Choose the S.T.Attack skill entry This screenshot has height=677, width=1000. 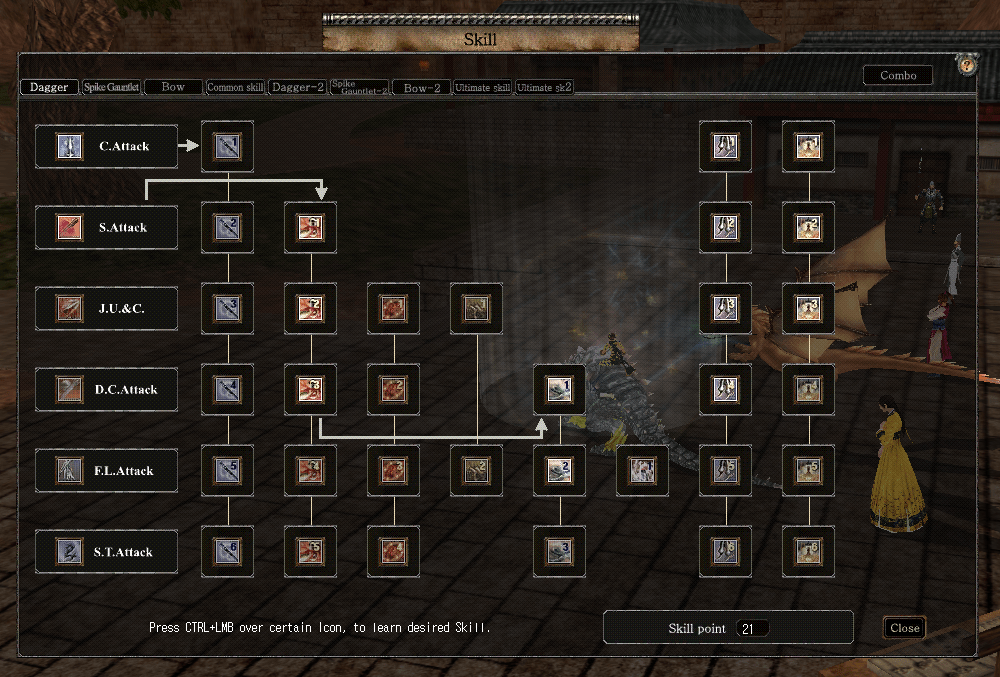pos(106,551)
